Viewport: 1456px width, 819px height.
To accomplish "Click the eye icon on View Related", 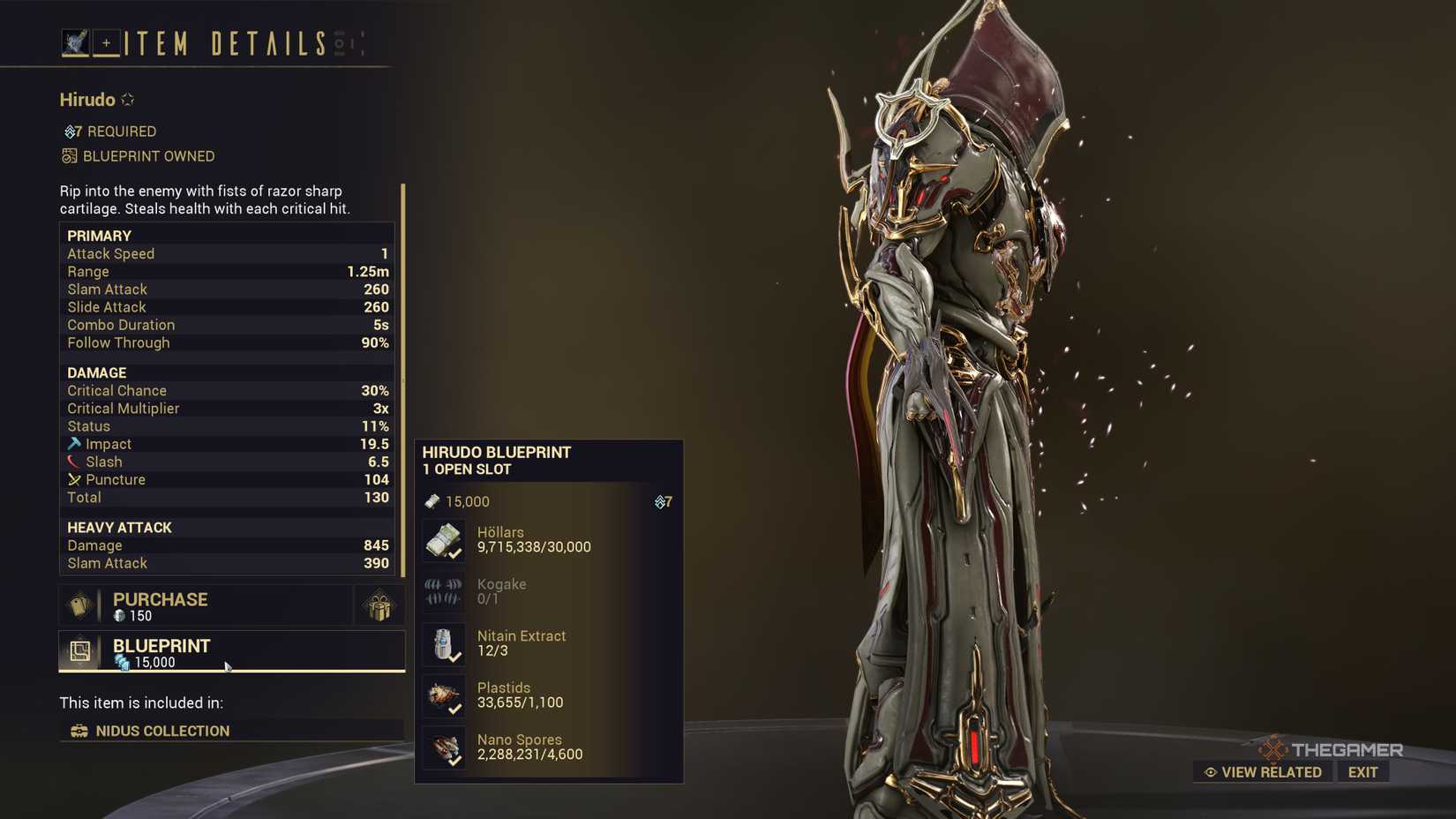I will [1210, 771].
